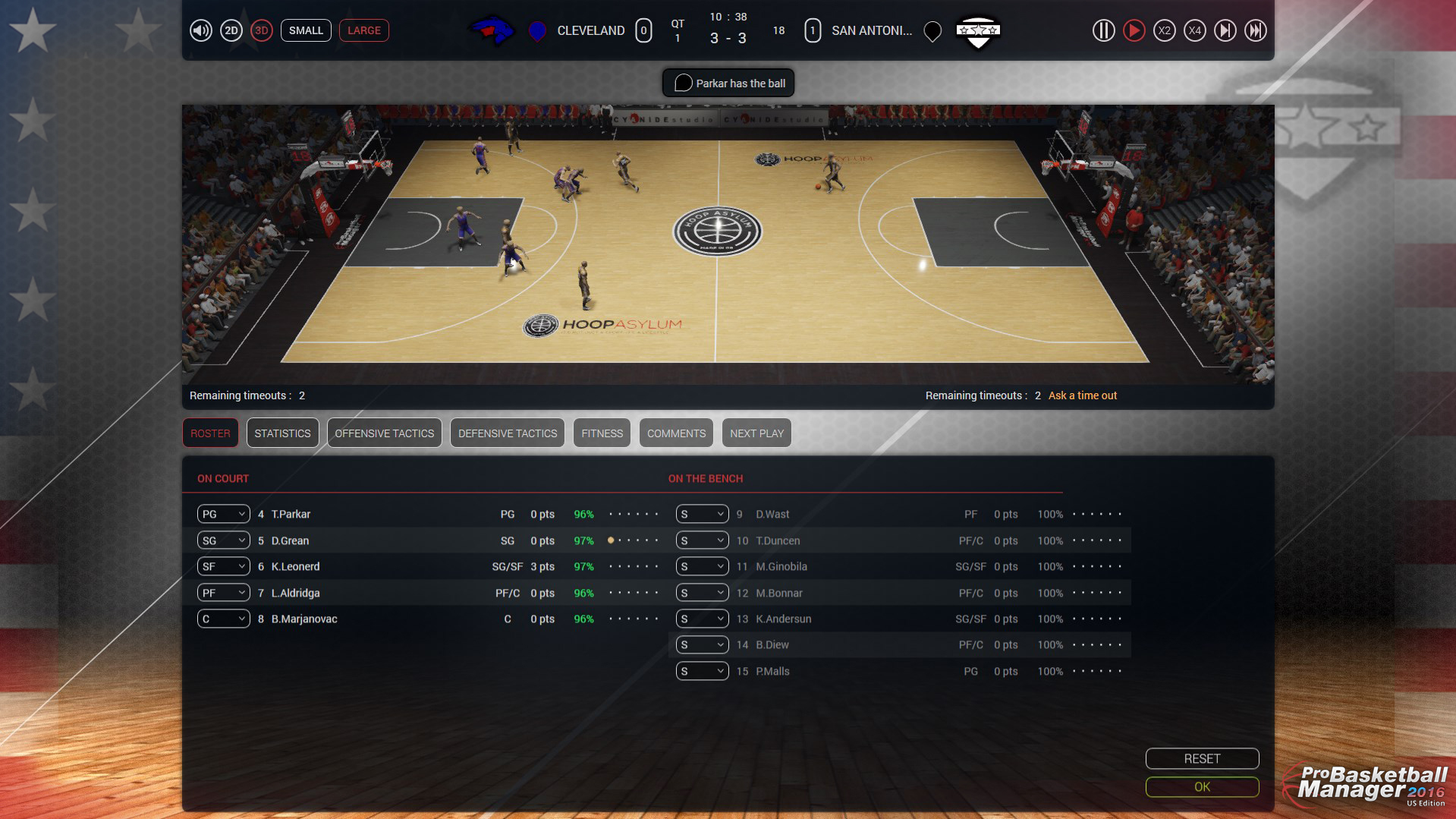Reset the lineup changes
This screenshot has height=819, width=1456.
pyautogui.click(x=1201, y=758)
